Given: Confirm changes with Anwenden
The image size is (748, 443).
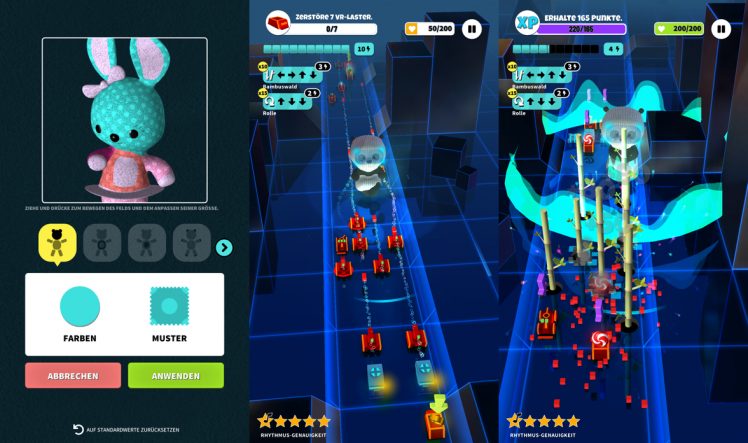Looking at the screenshot, I should (x=176, y=376).
